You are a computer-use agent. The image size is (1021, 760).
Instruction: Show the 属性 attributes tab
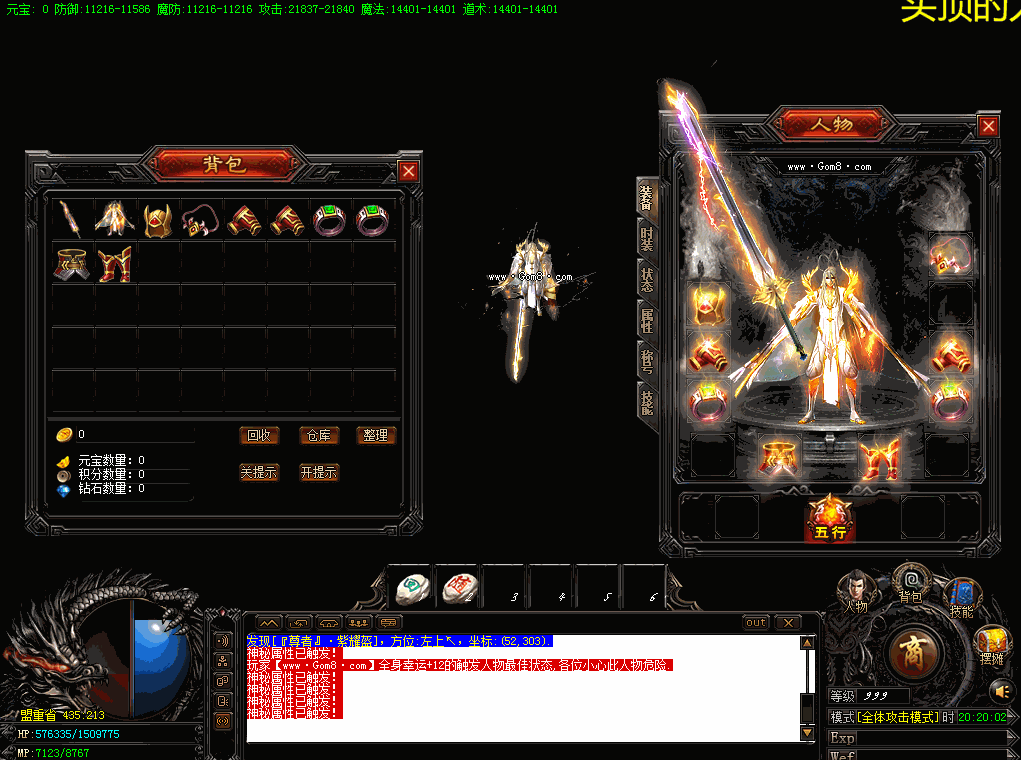(647, 320)
